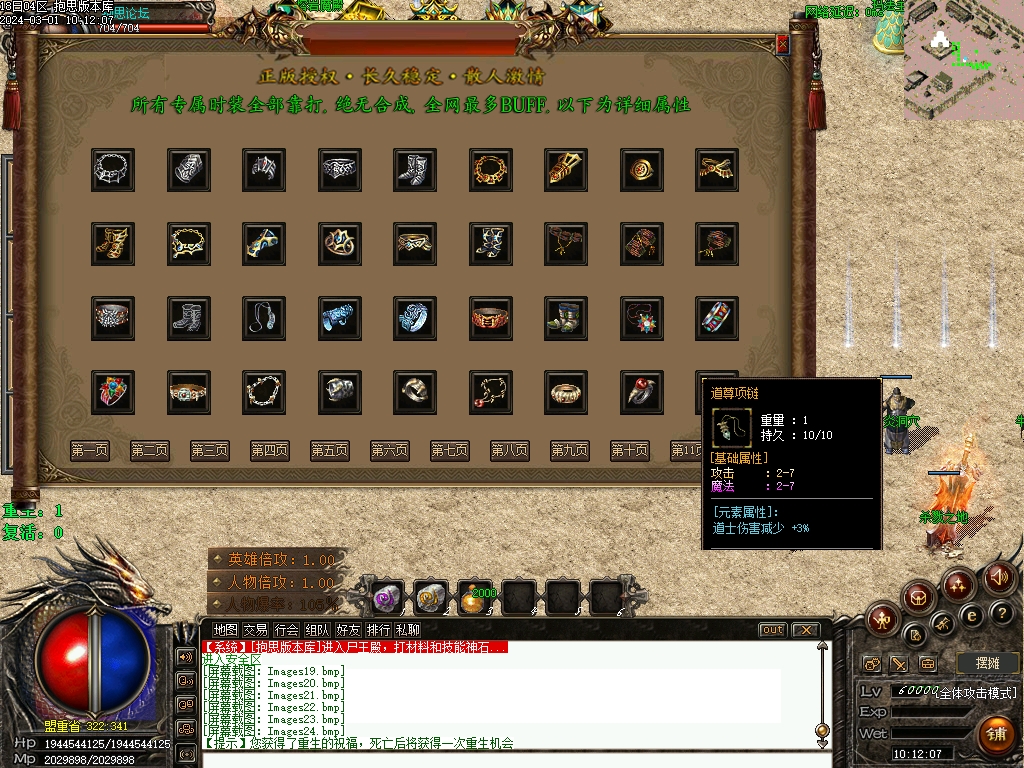Choose the 好友 friends tab
The height and width of the screenshot is (768, 1024).
pos(348,630)
